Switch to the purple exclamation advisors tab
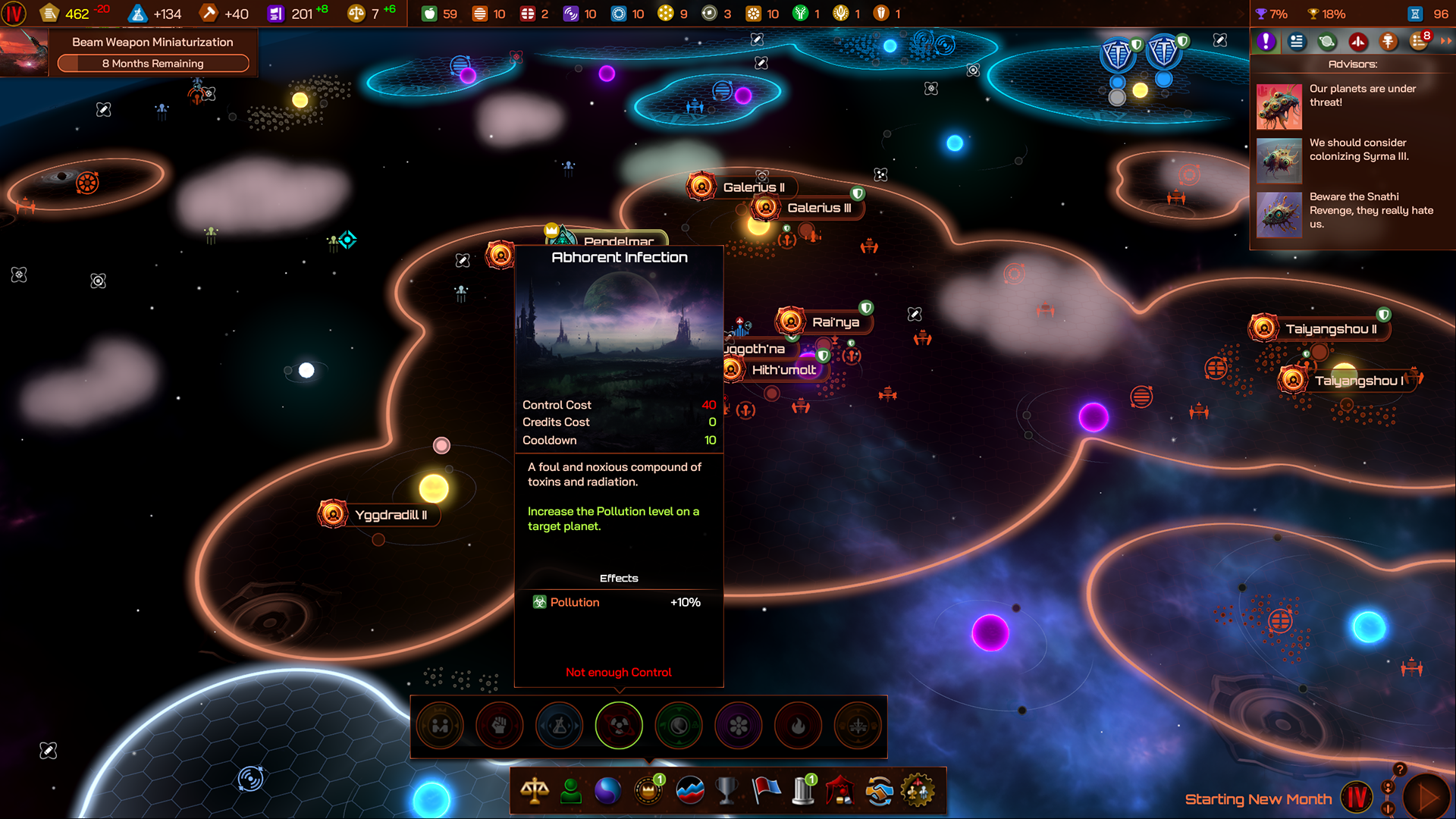 pyautogui.click(x=1266, y=42)
